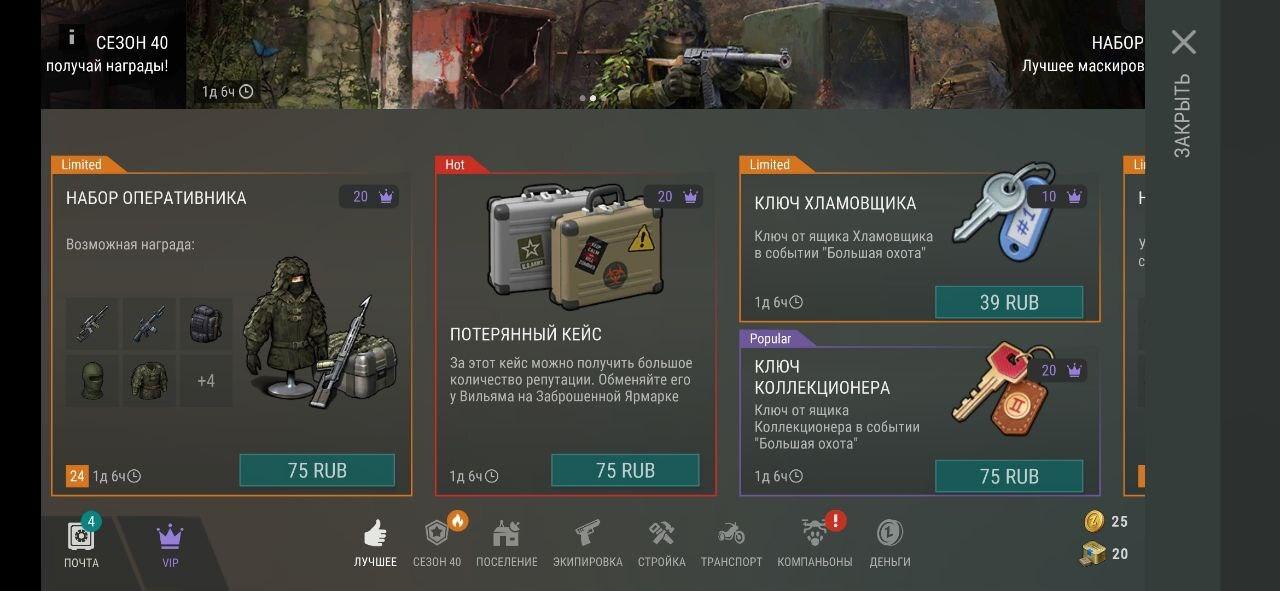
Task: Open the Почта mailbox
Action: (x=81, y=544)
